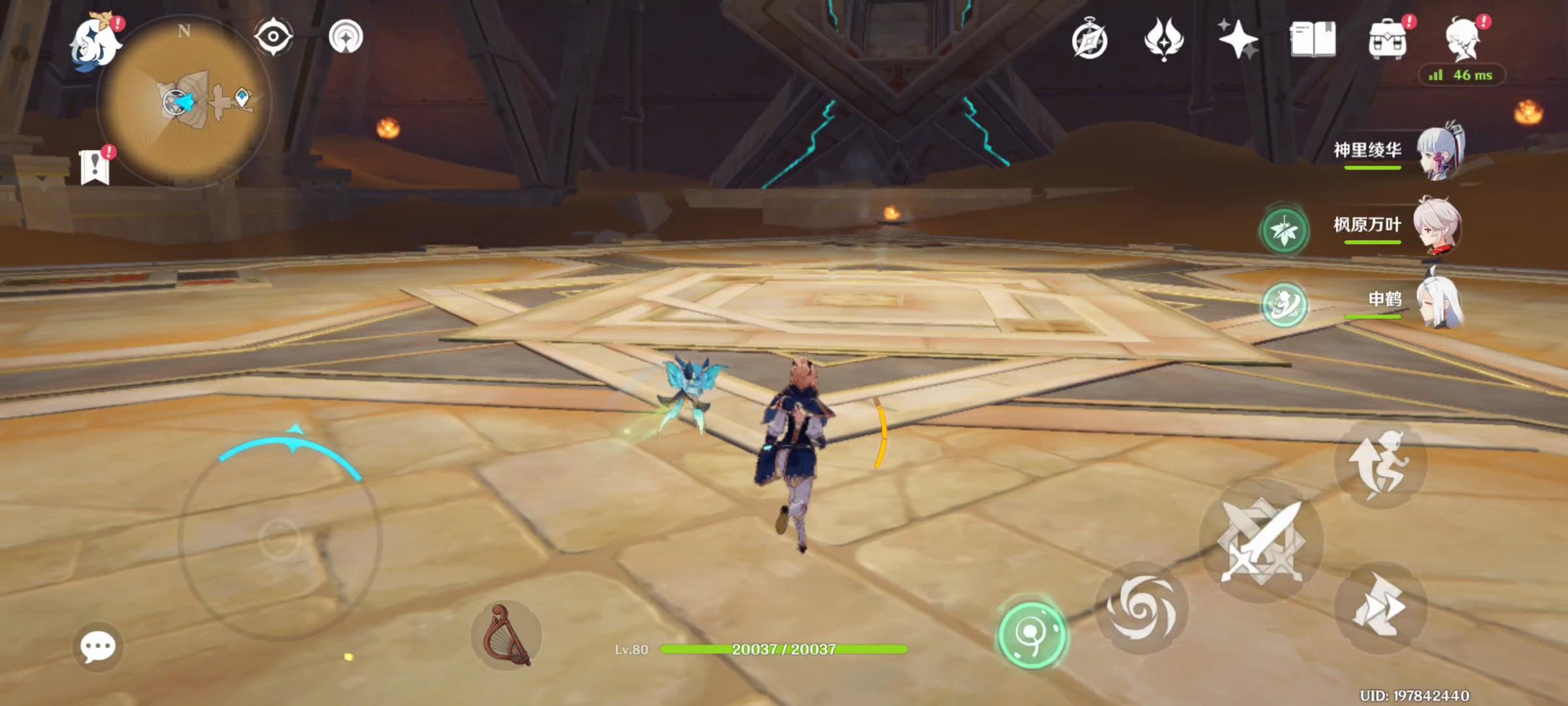Toggle elemental sight eye icon

[273, 37]
